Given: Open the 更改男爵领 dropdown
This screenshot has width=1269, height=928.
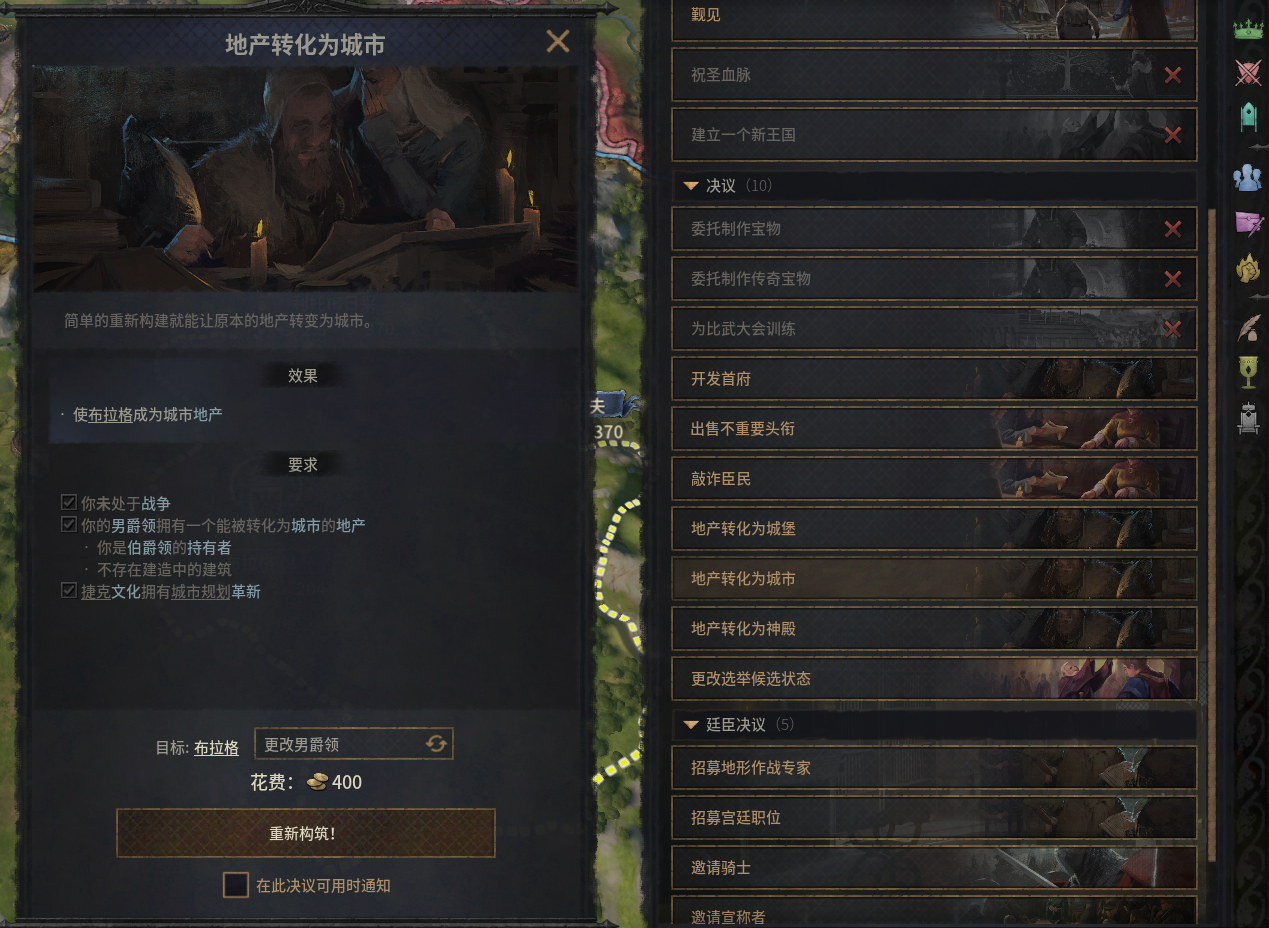Looking at the screenshot, I should point(354,744).
